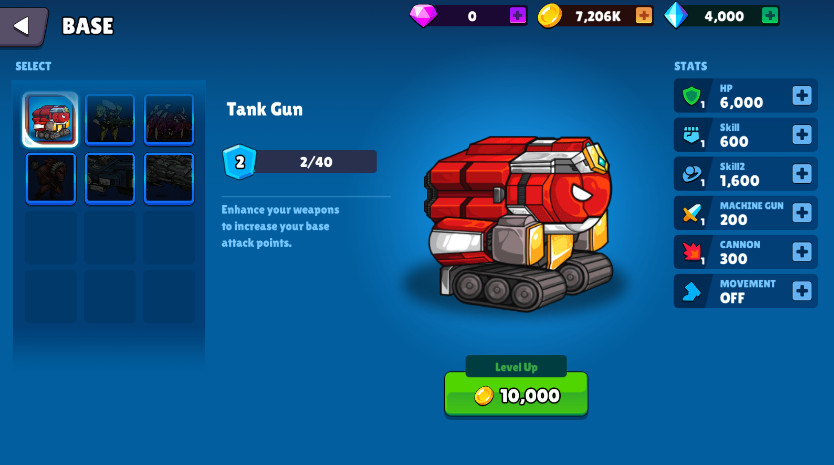Upgrade the Cannon stat
Screen dimensions: 834x465
tap(801, 252)
